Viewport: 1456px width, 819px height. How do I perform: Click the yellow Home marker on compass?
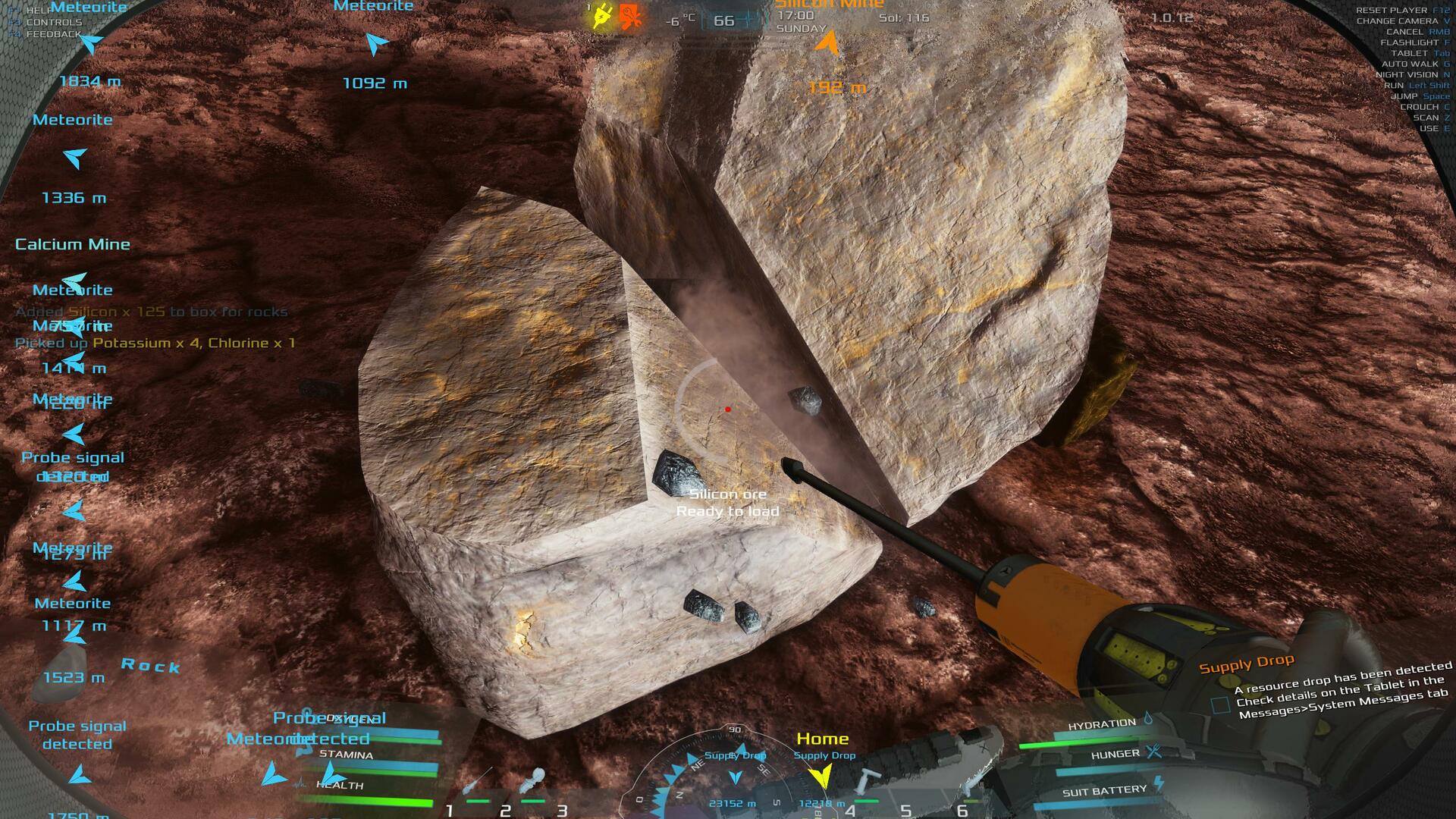820,775
